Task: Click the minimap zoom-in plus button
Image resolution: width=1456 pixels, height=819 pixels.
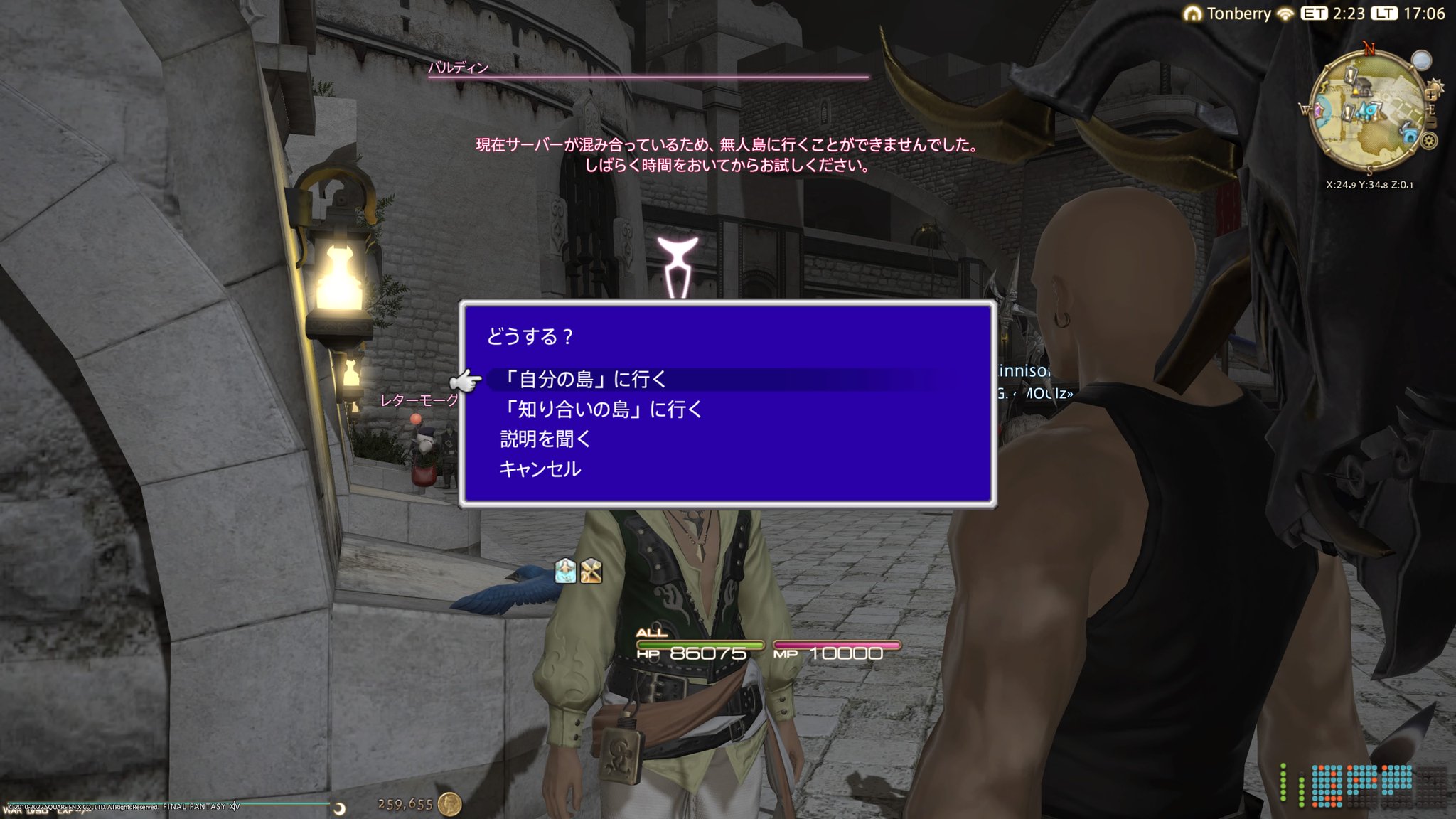Action: pyautogui.click(x=1430, y=95)
